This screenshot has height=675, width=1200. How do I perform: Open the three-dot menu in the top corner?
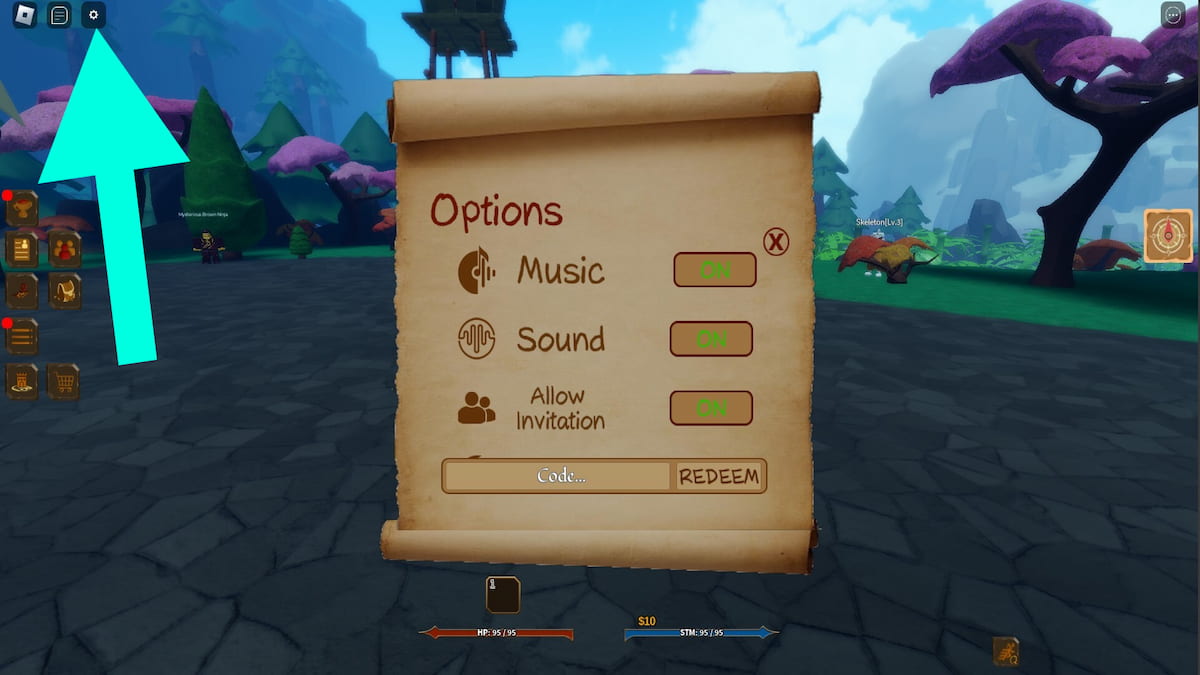click(1173, 15)
